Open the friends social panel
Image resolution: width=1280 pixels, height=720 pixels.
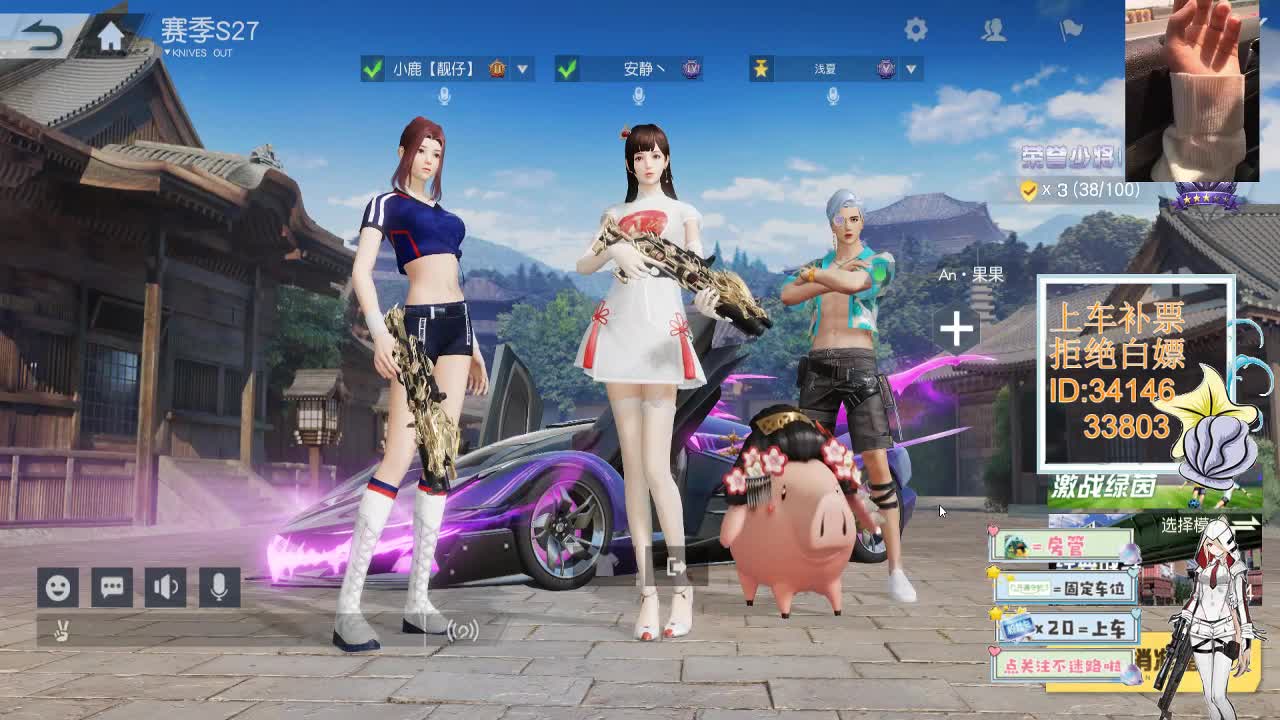click(x=993, y=30)
